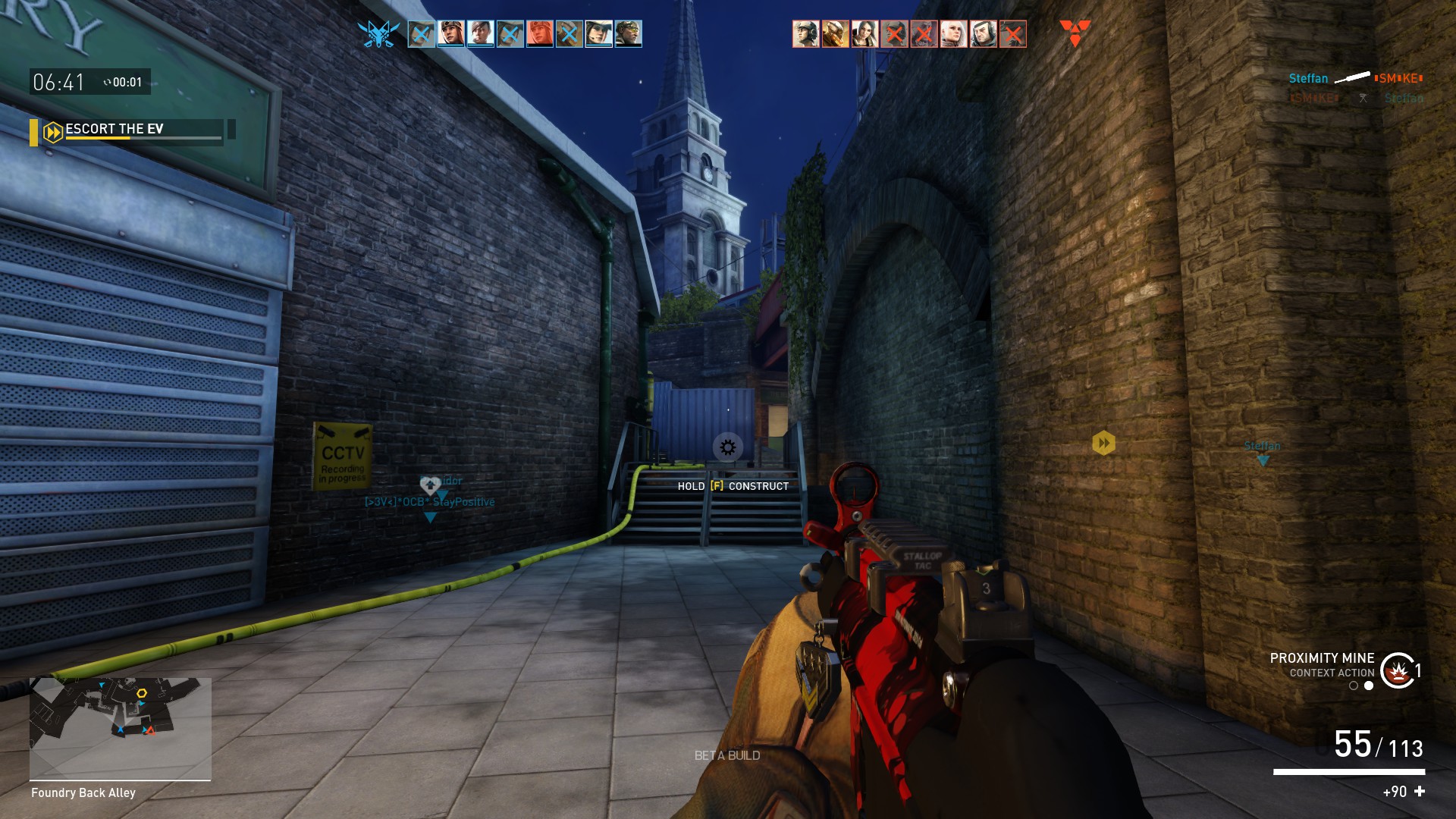Click the blue team wolf emblem
The width and height of the screenshot is (1456, 819).
[378, 34]
